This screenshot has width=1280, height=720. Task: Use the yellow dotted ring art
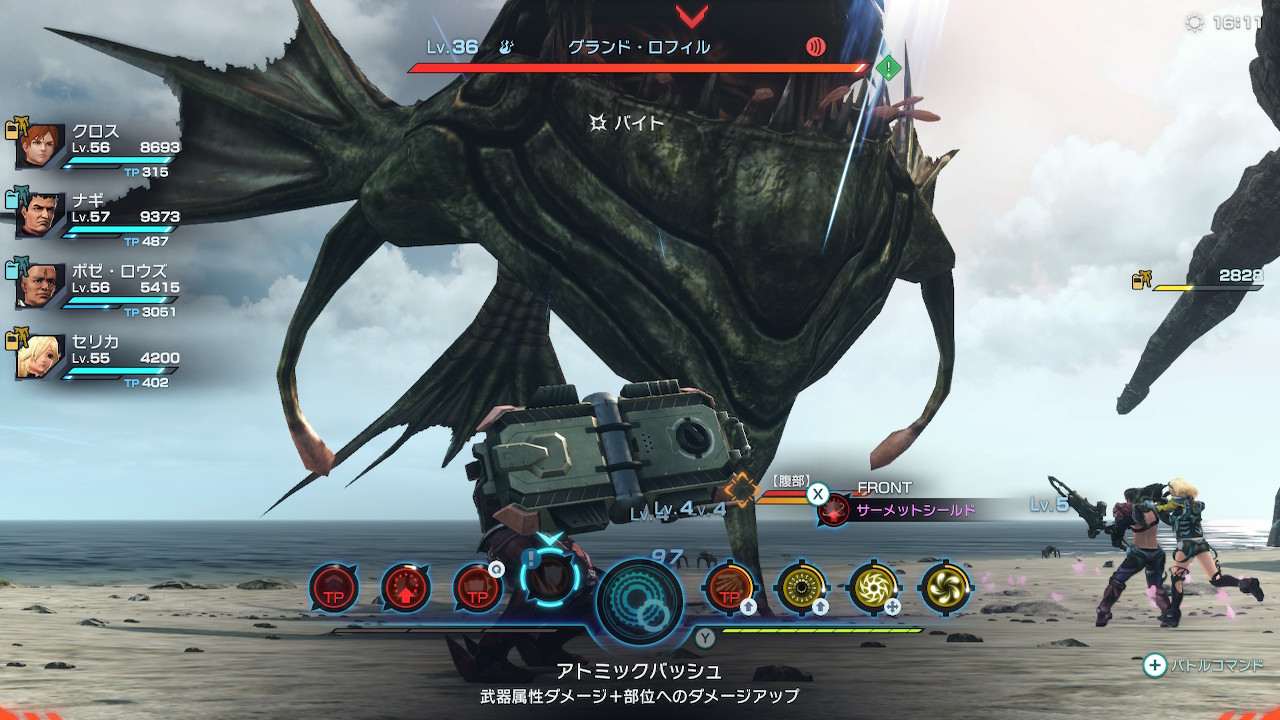coord(802,589)
